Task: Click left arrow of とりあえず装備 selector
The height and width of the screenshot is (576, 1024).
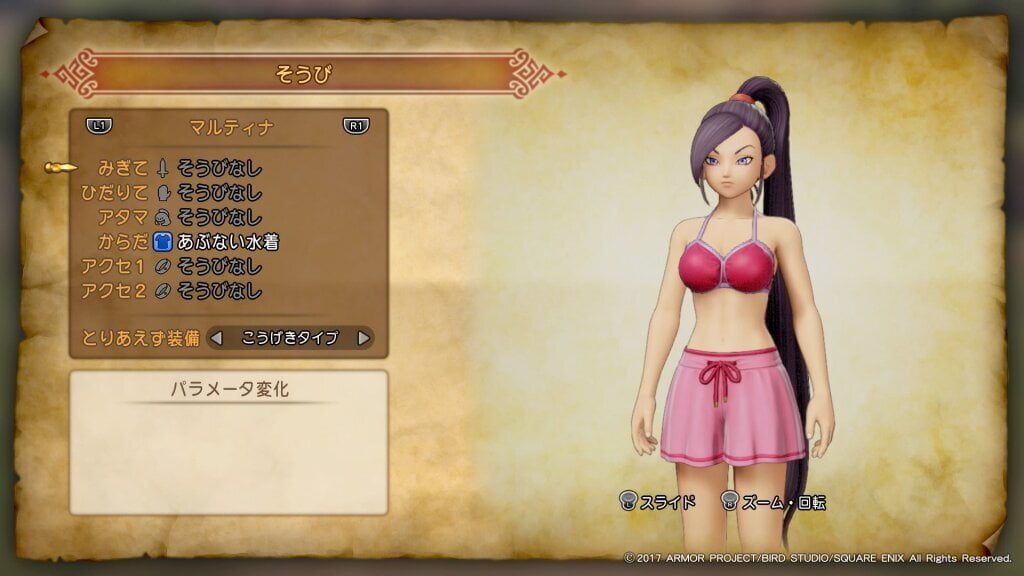Action: point(216,338)
